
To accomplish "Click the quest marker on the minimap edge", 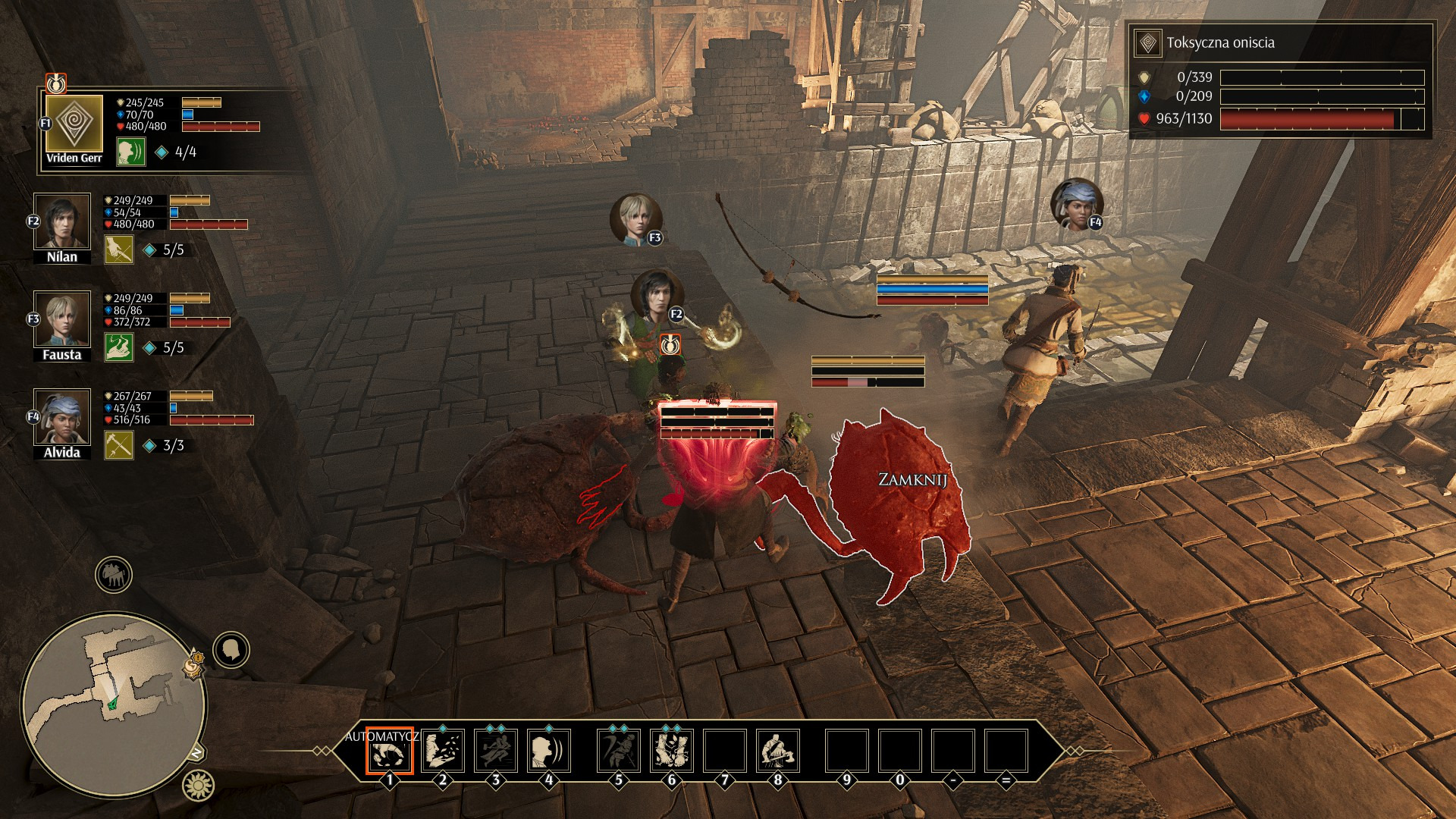I will pyautogui.click(x=194, y=665).
